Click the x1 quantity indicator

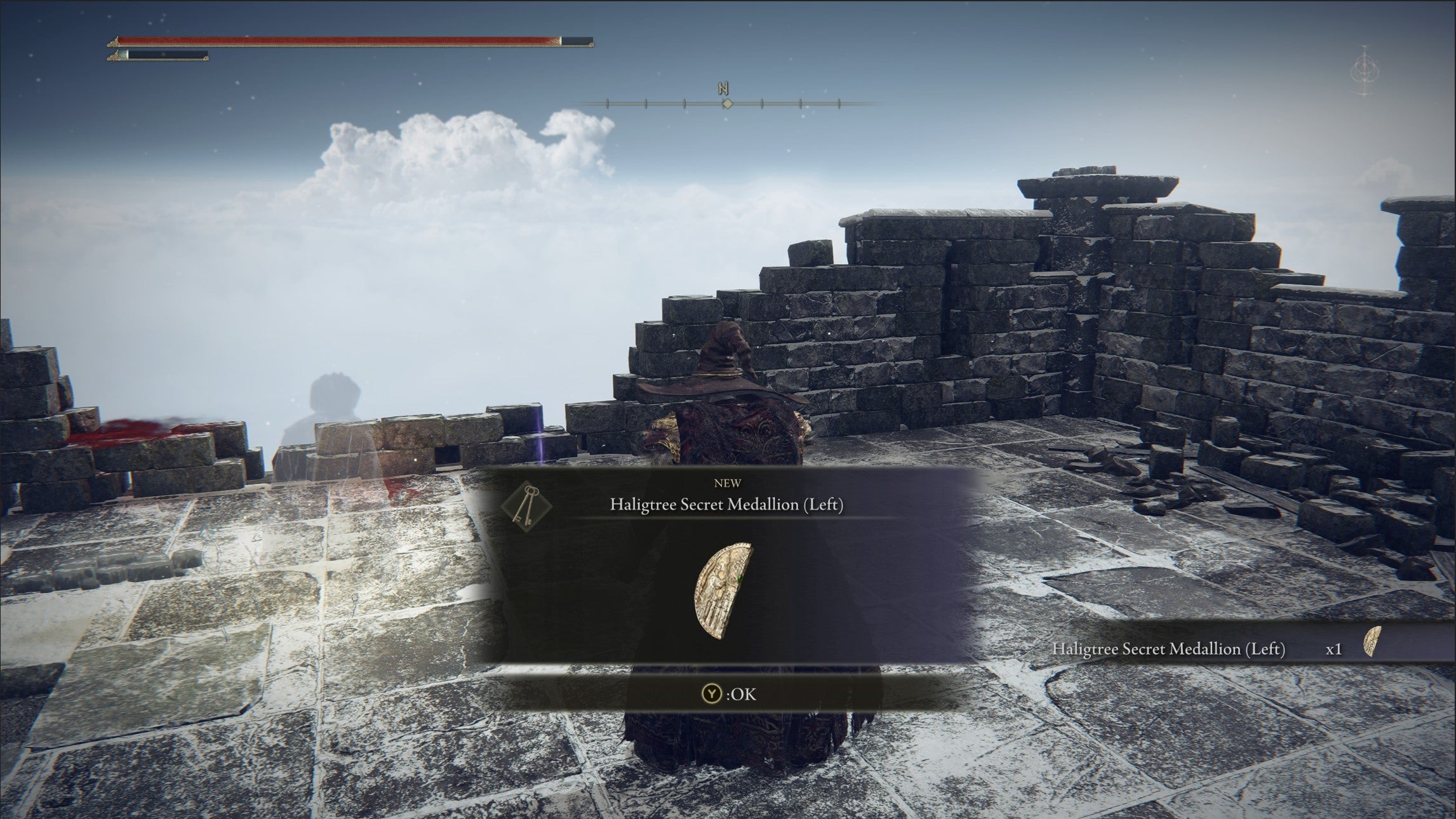point(1334,649)
